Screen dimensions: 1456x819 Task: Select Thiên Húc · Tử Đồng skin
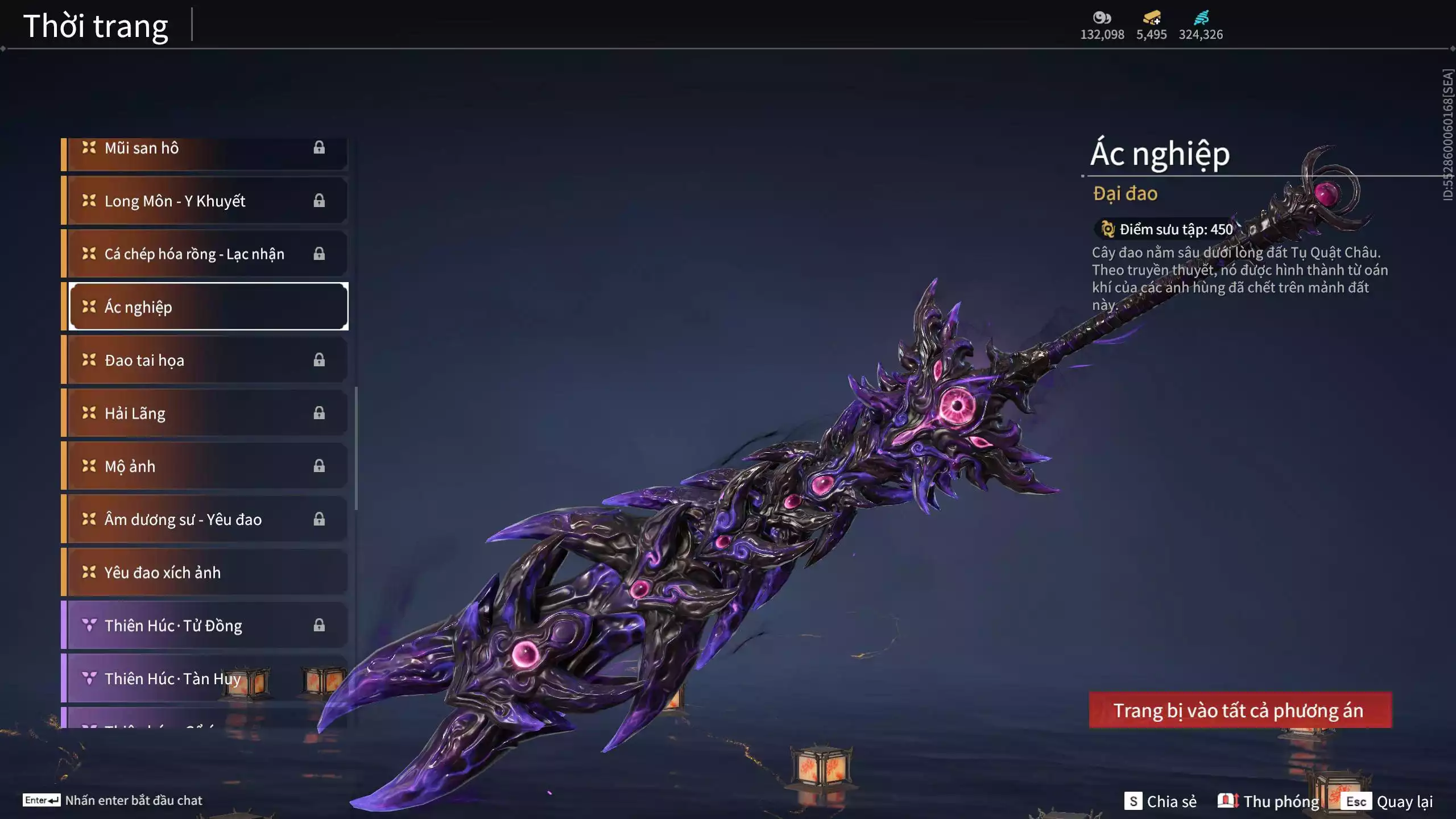pos(205,626)
